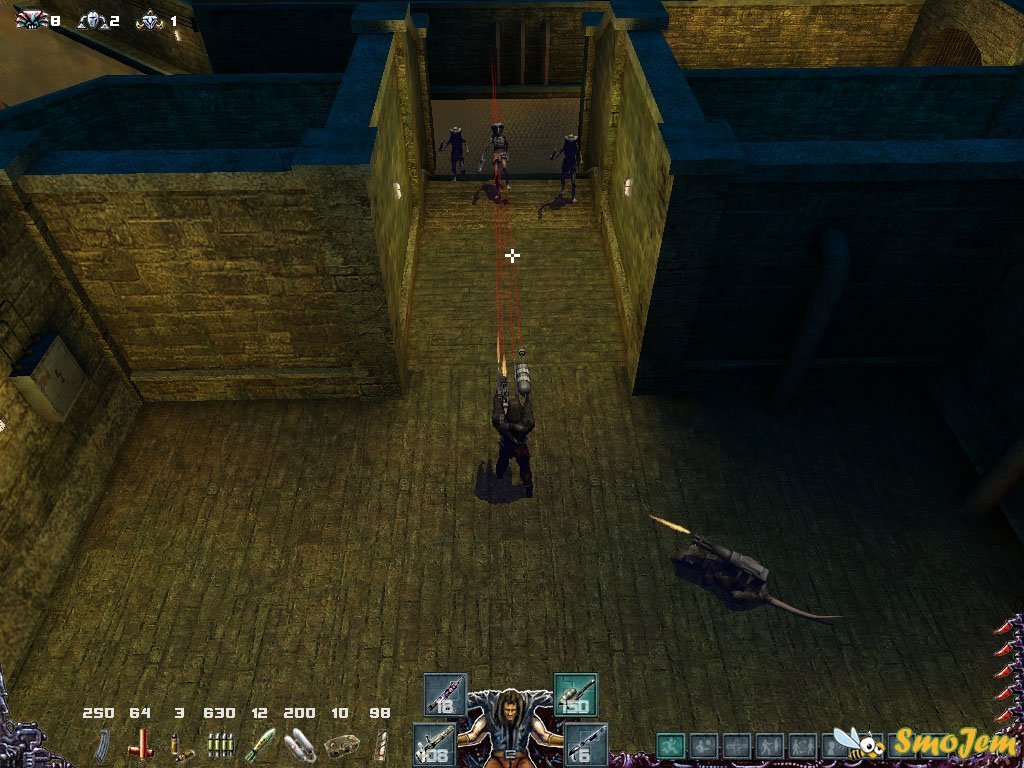Switch to the weapon slot with 6 ammo
Image resolution: width=1024 pixels, height=768 pixels.
pos(585,744)
